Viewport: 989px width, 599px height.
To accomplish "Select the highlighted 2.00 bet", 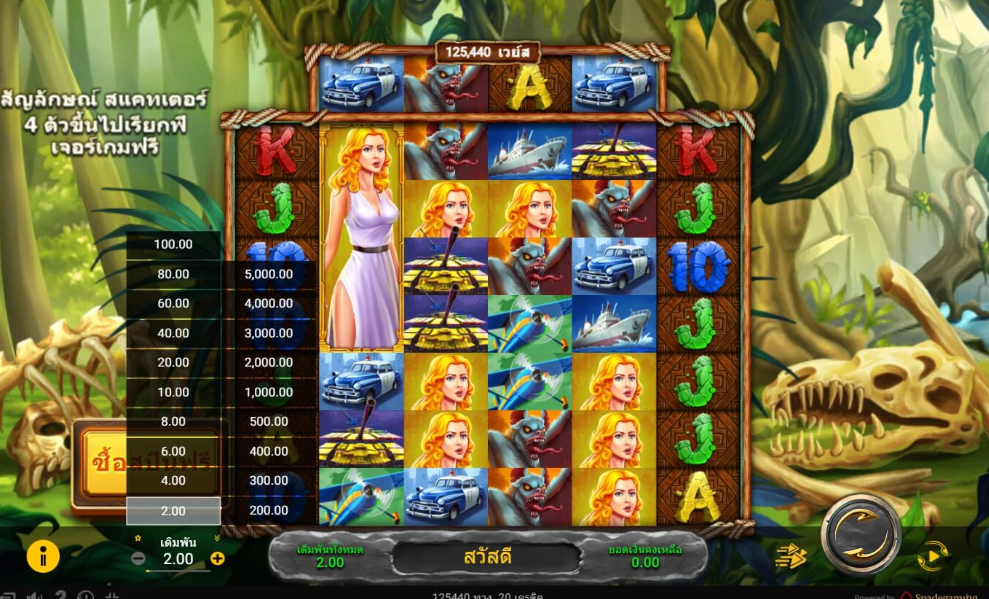I will [x=172, y=510].
